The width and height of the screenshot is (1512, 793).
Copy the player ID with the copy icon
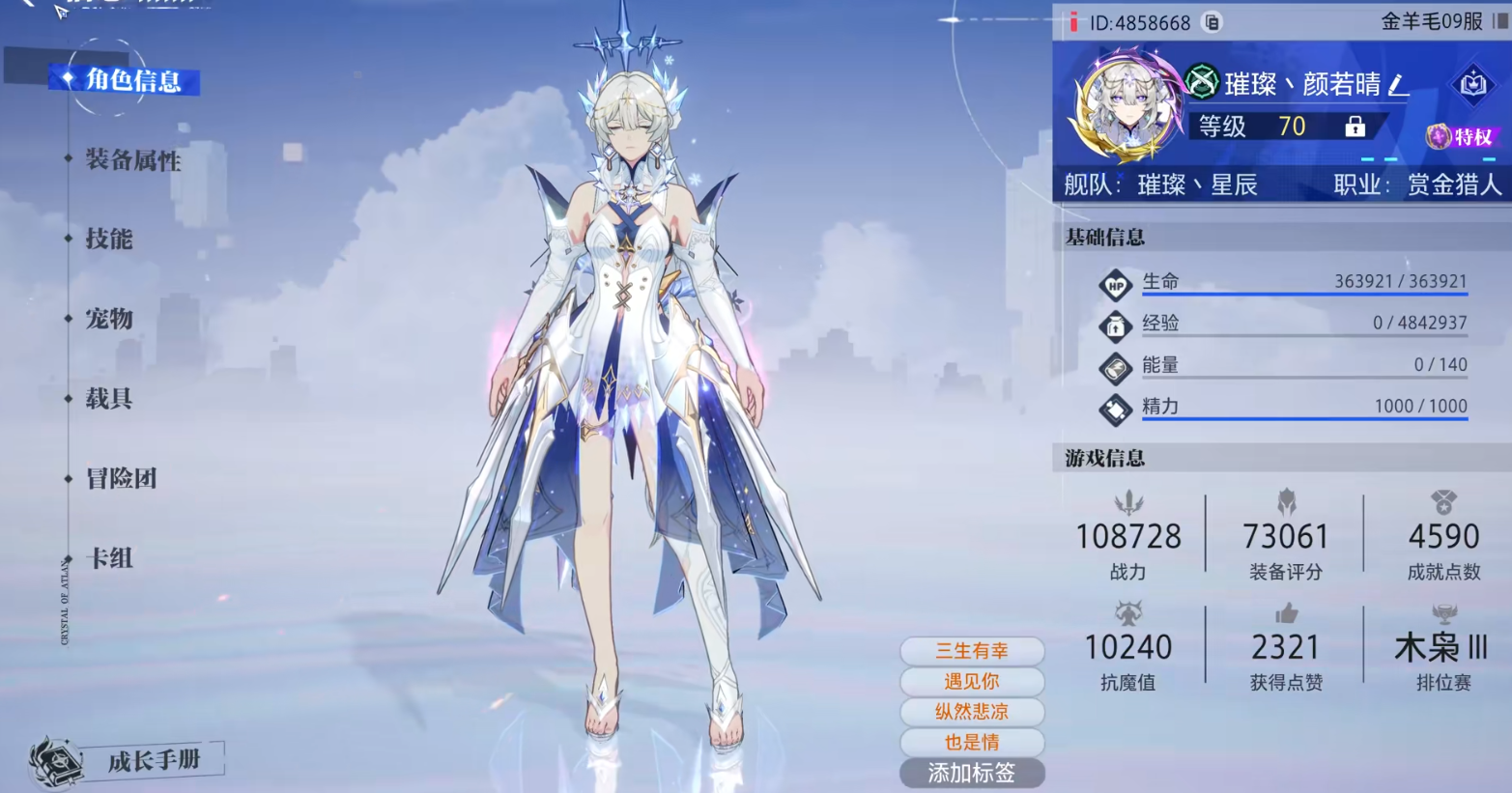pyautogui.click(x=1212, y=22)
